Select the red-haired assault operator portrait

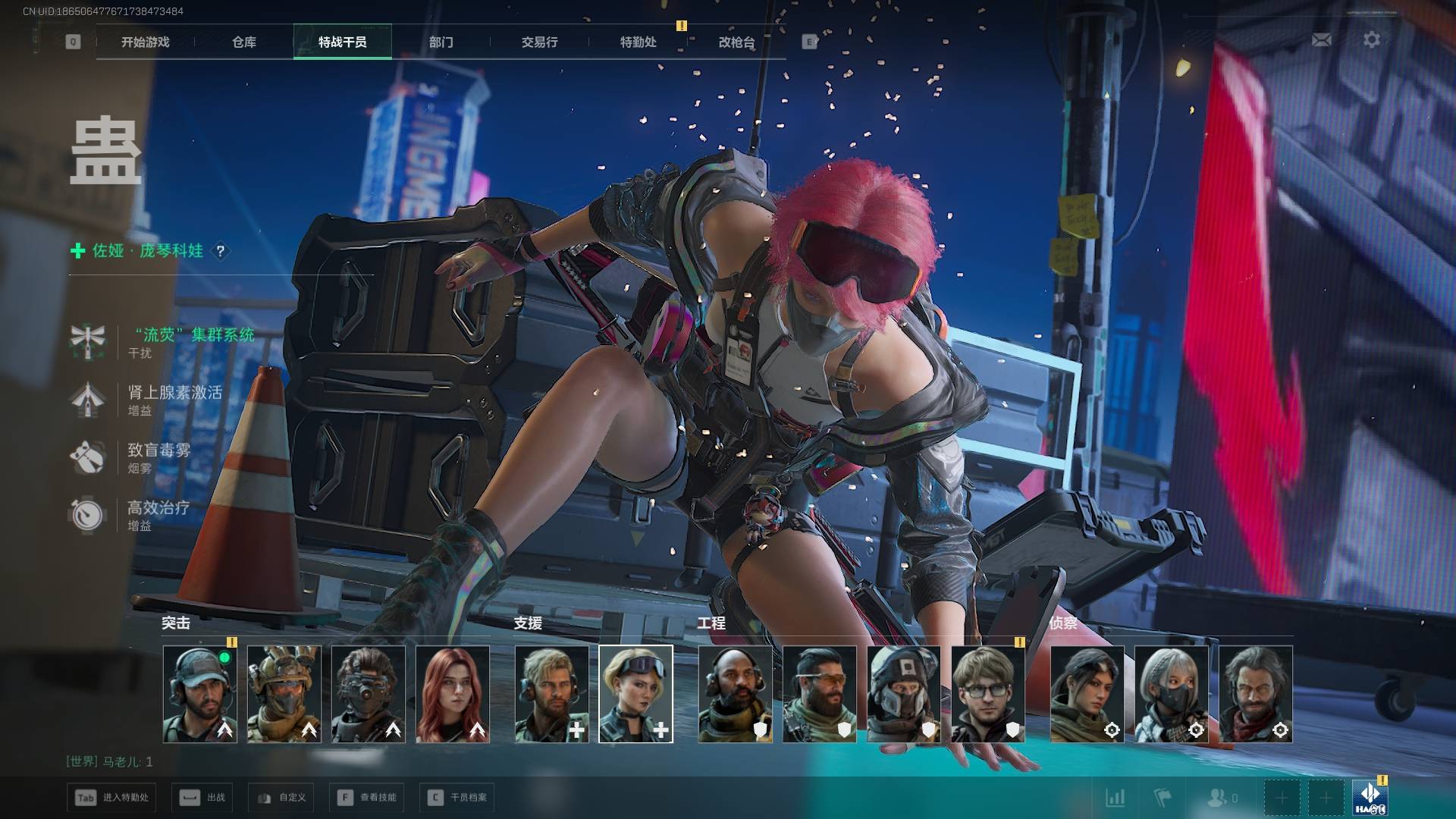coord(453,693)
